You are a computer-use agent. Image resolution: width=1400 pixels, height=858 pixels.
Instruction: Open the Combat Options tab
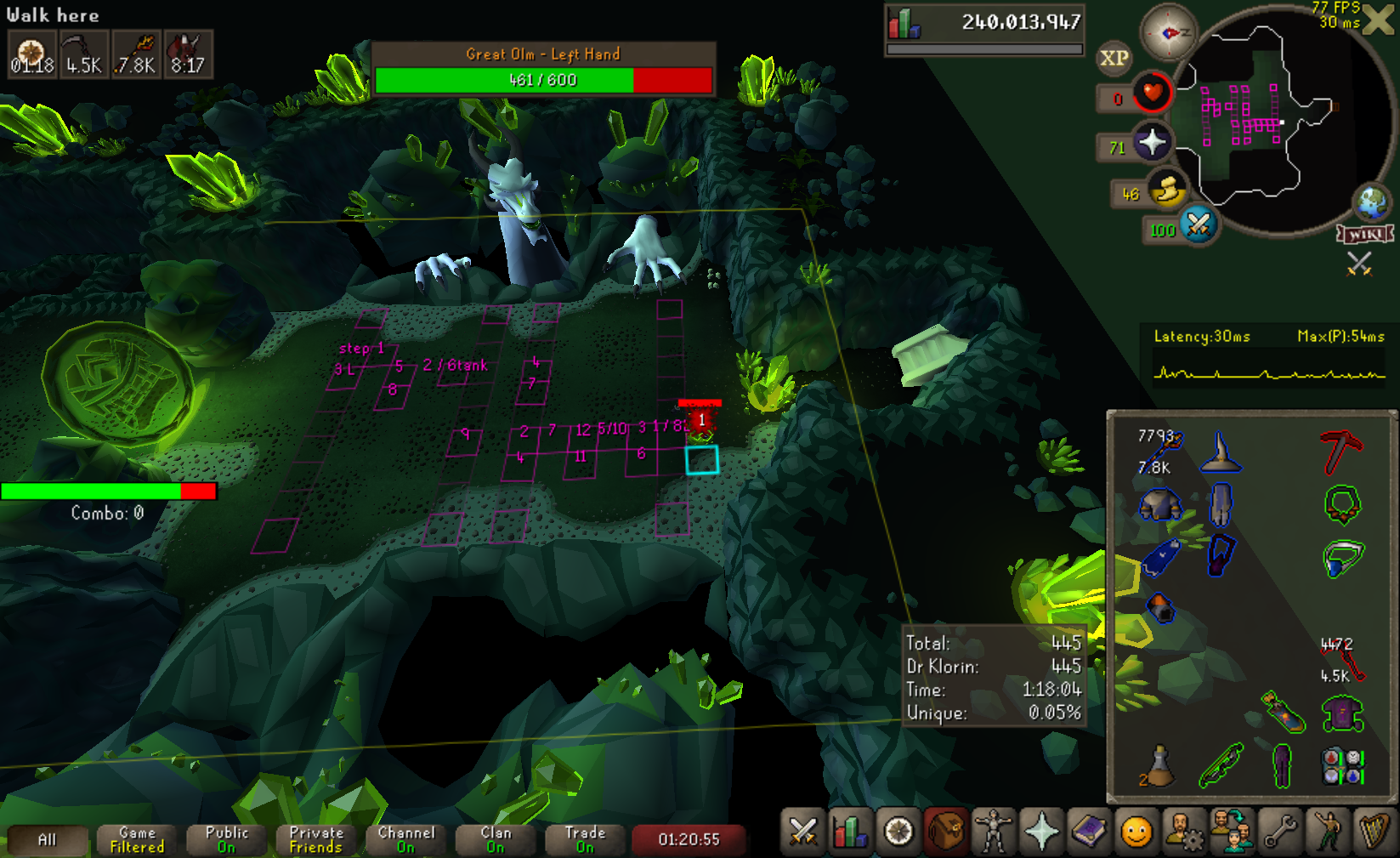(x=802, y=832)
